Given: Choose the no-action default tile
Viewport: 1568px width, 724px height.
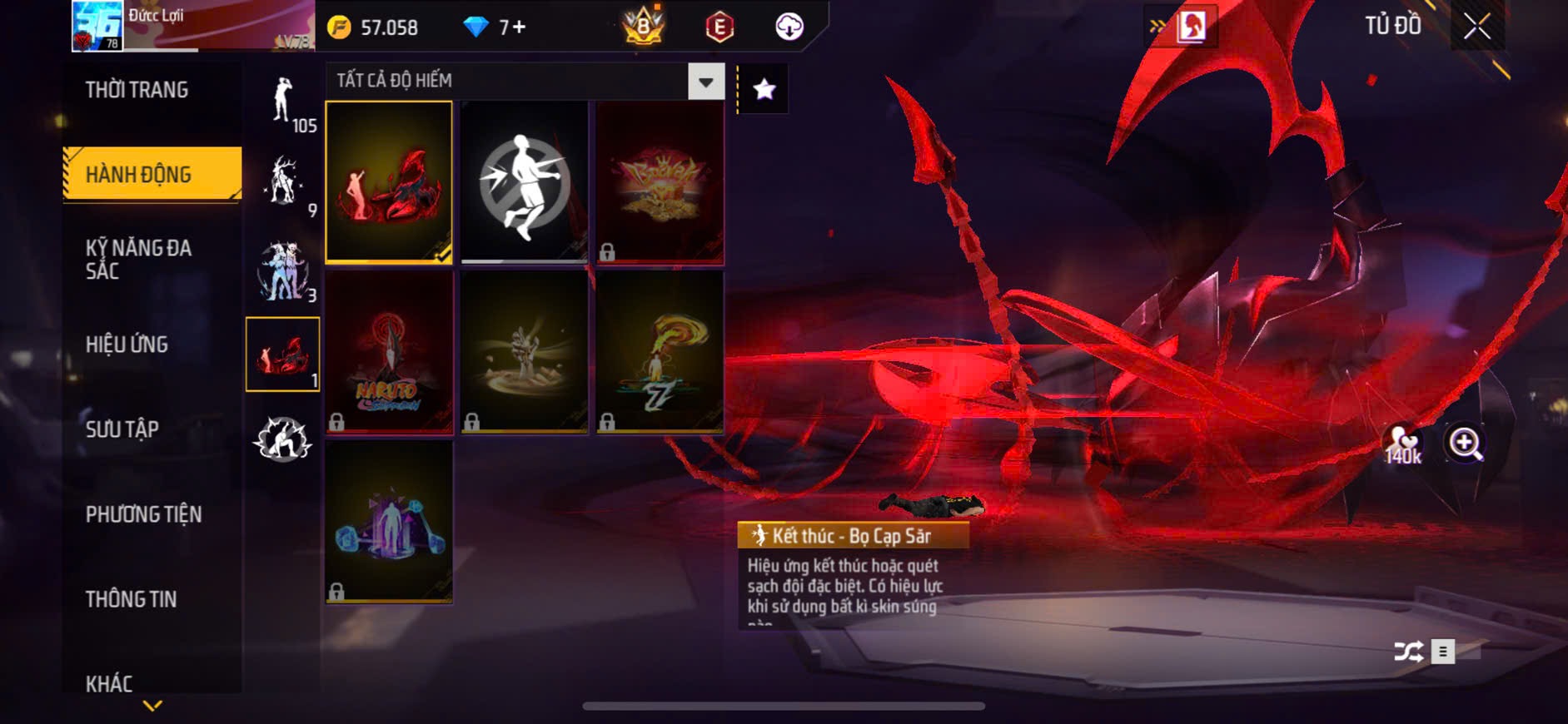Looking at the screenshot, I should click(x=525, y=182).
